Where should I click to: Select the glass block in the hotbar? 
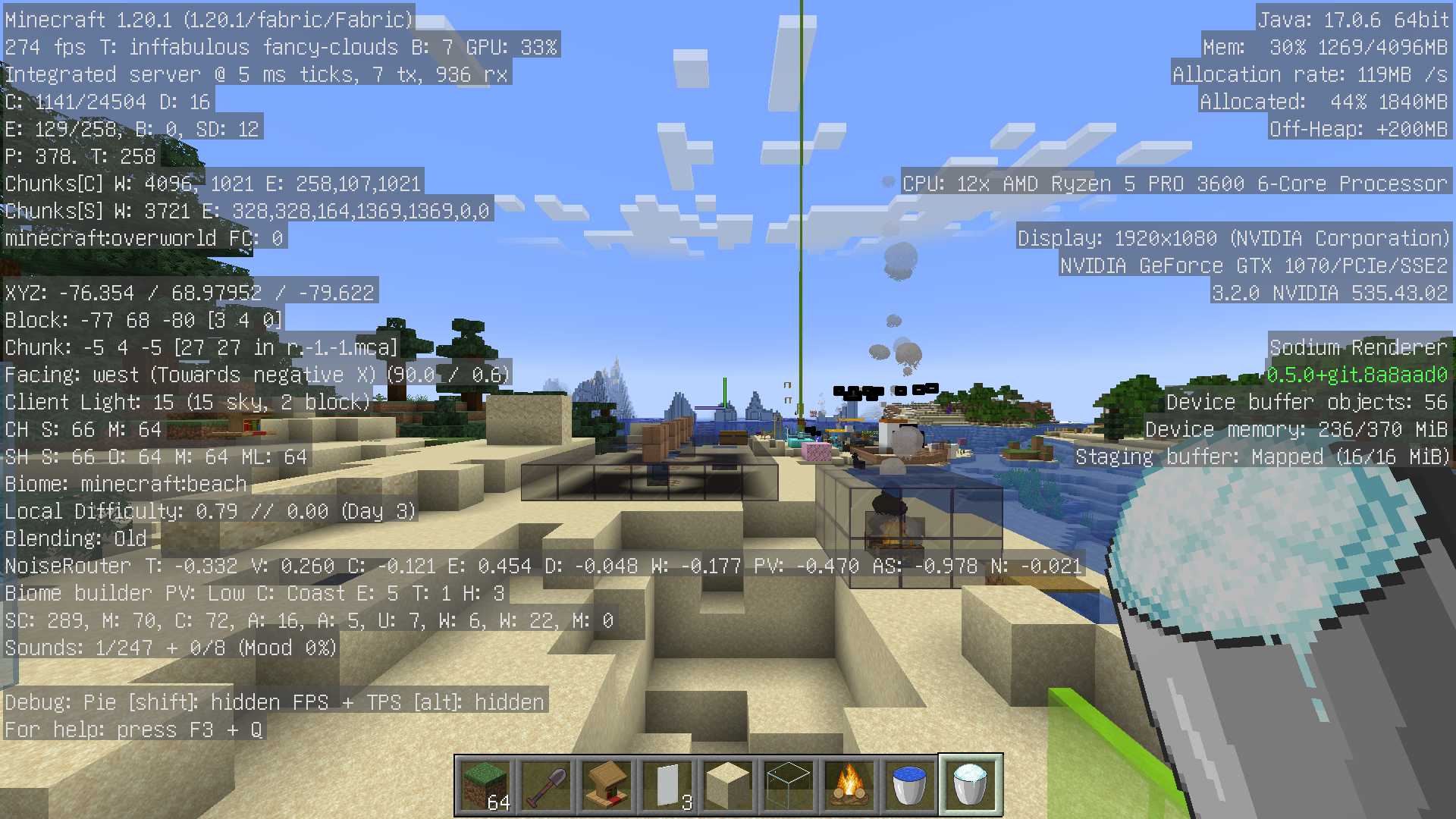789,783
